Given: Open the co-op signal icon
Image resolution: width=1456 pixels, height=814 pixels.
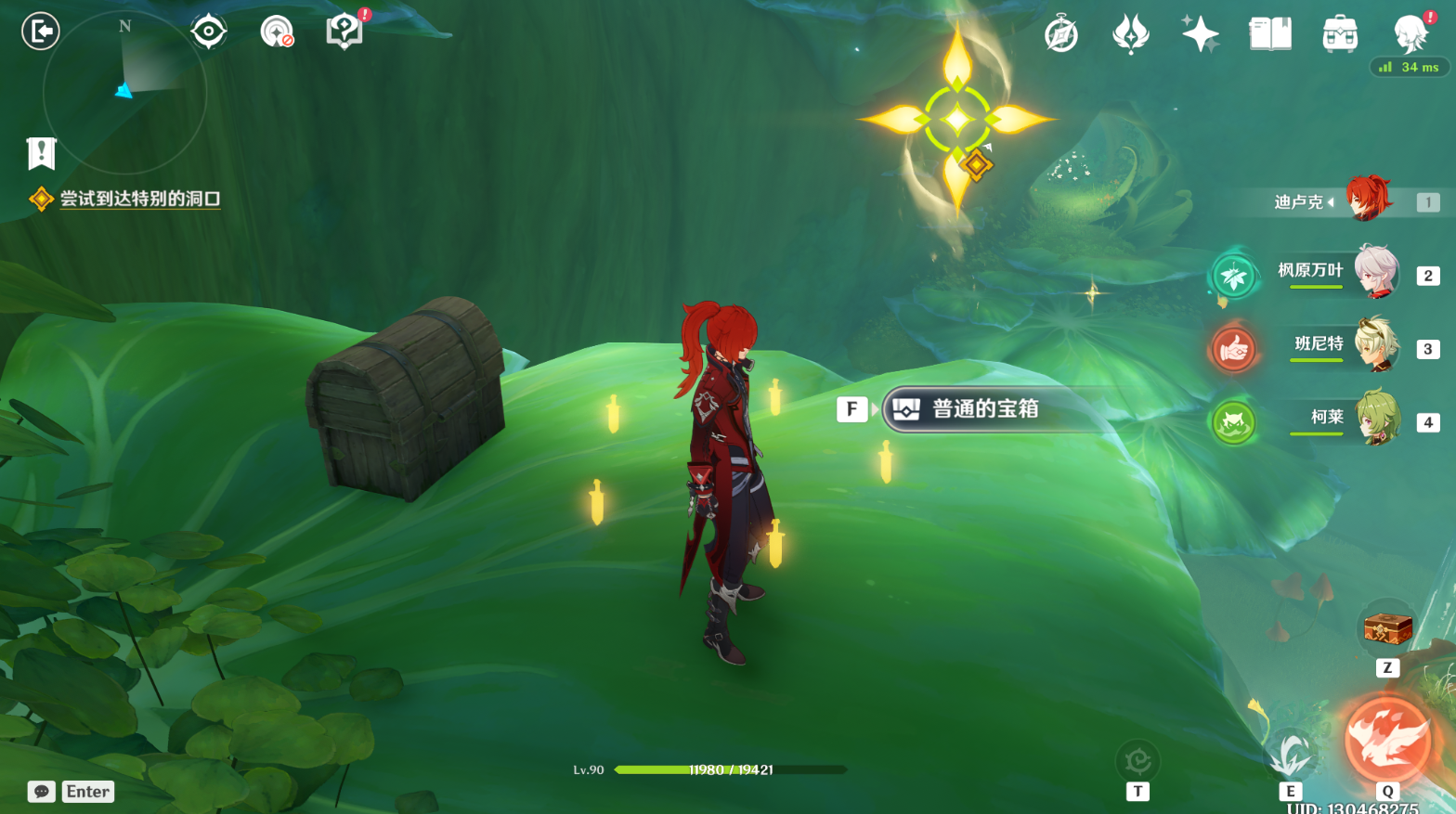Looking at the screenshot, I should [x=277, y=32].
